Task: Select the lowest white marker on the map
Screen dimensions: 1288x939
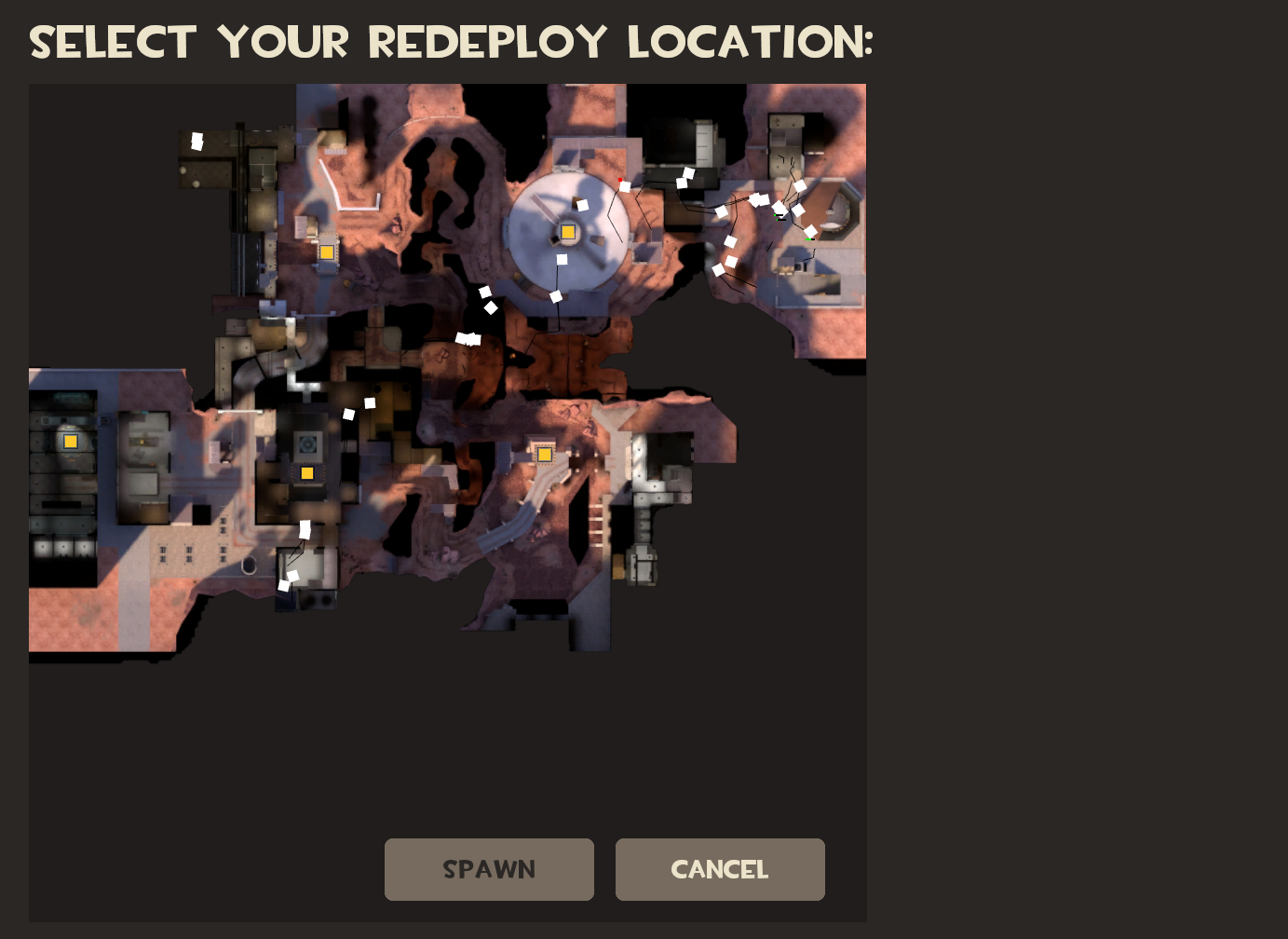Action: pos(282,585)
